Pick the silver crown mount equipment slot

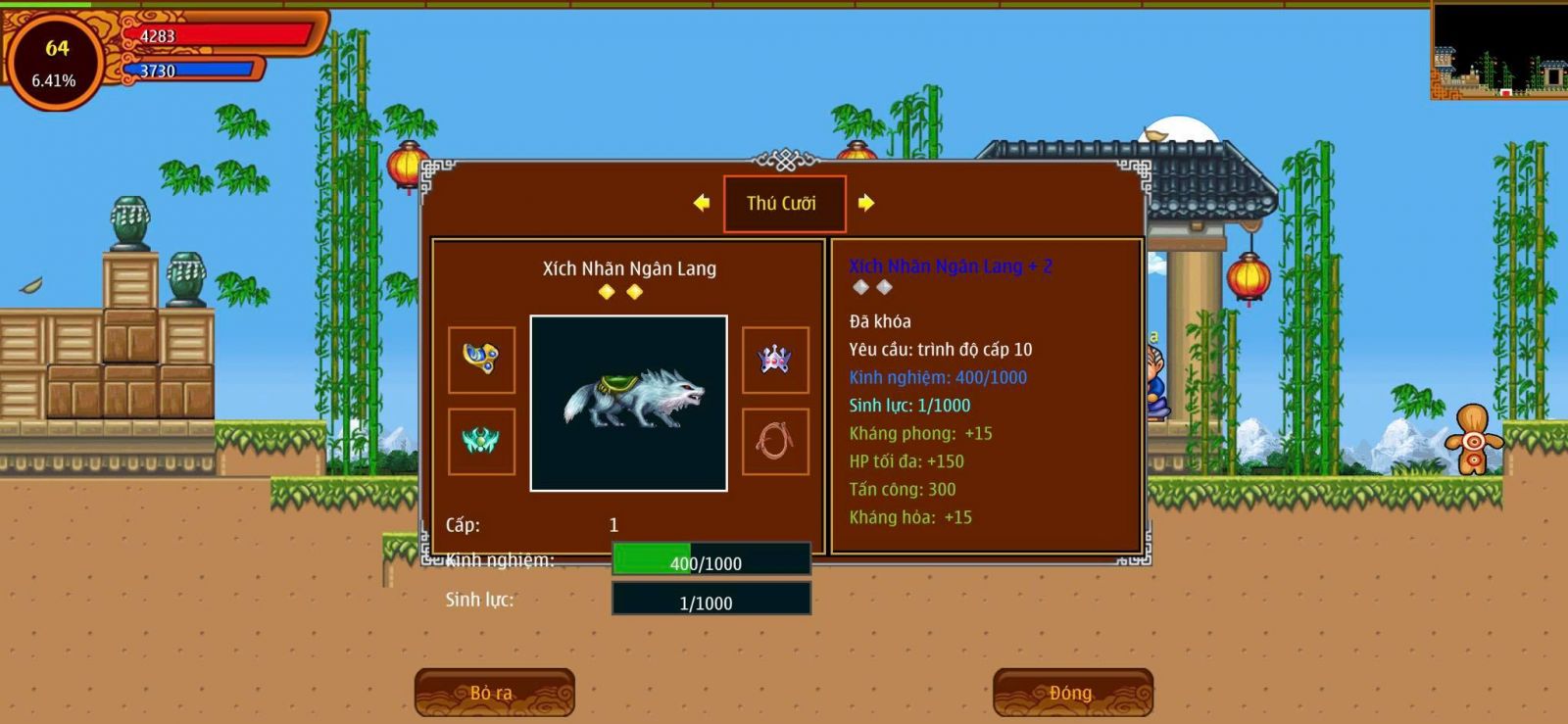pyautogui.click(x=775, y=360)
